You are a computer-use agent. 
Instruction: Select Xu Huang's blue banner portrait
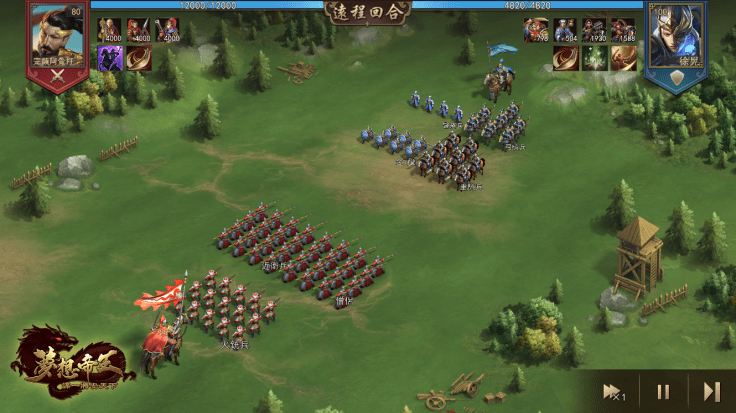(x=677, y=42)
